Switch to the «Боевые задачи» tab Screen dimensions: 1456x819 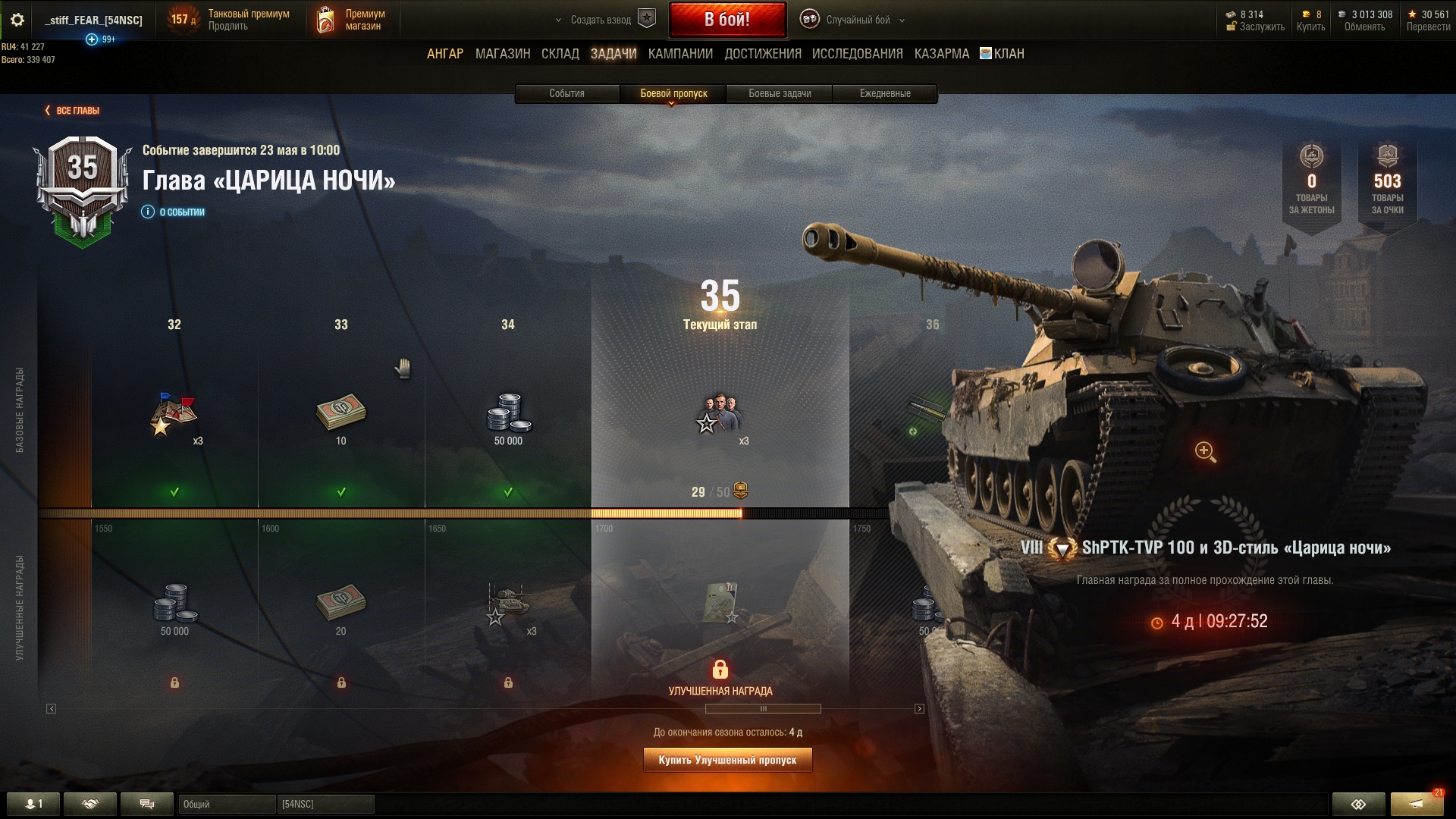click(x=780, y=93)
